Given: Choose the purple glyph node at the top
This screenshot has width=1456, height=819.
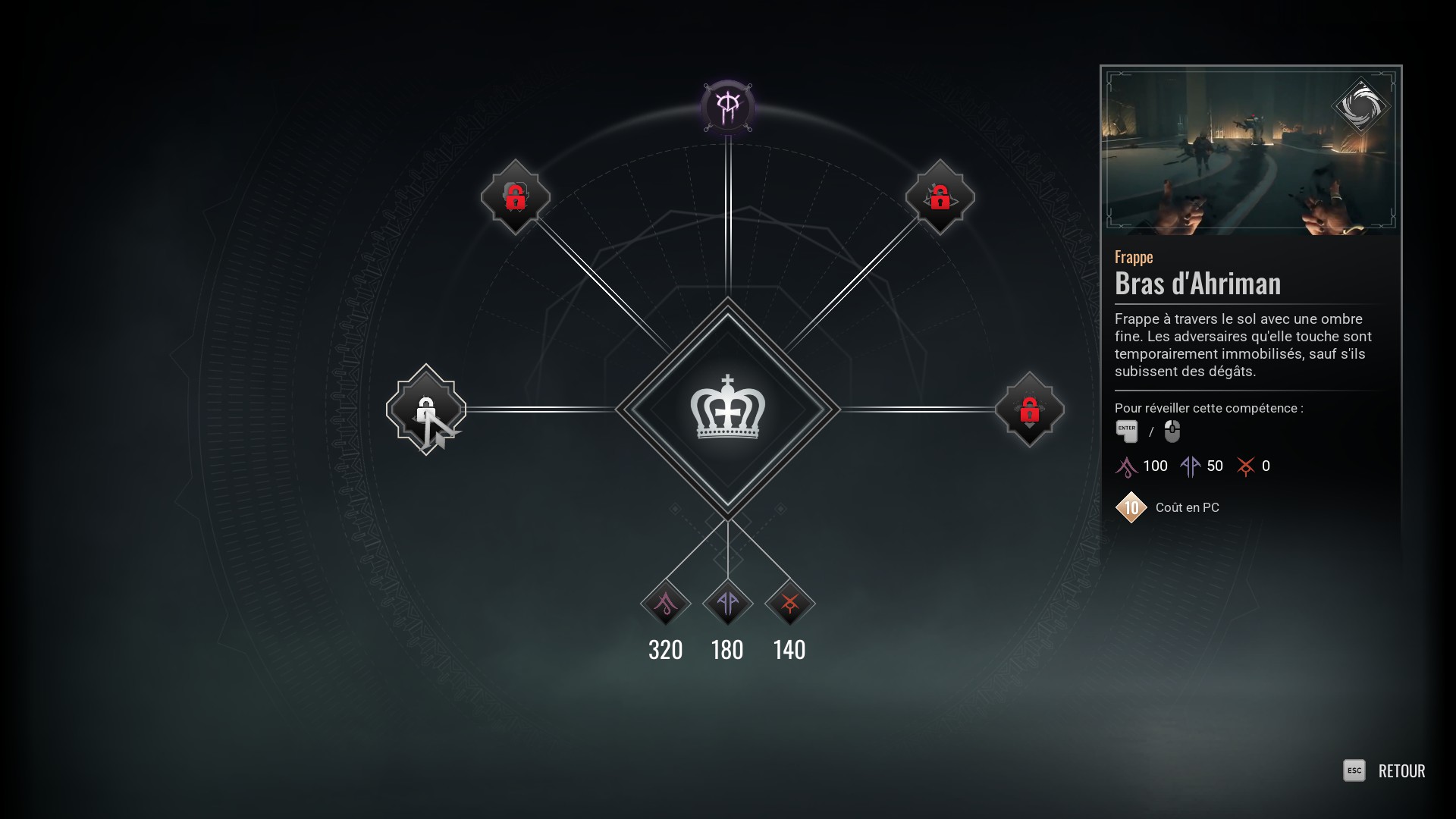Looking at the screenshot, I should (728, 107).
